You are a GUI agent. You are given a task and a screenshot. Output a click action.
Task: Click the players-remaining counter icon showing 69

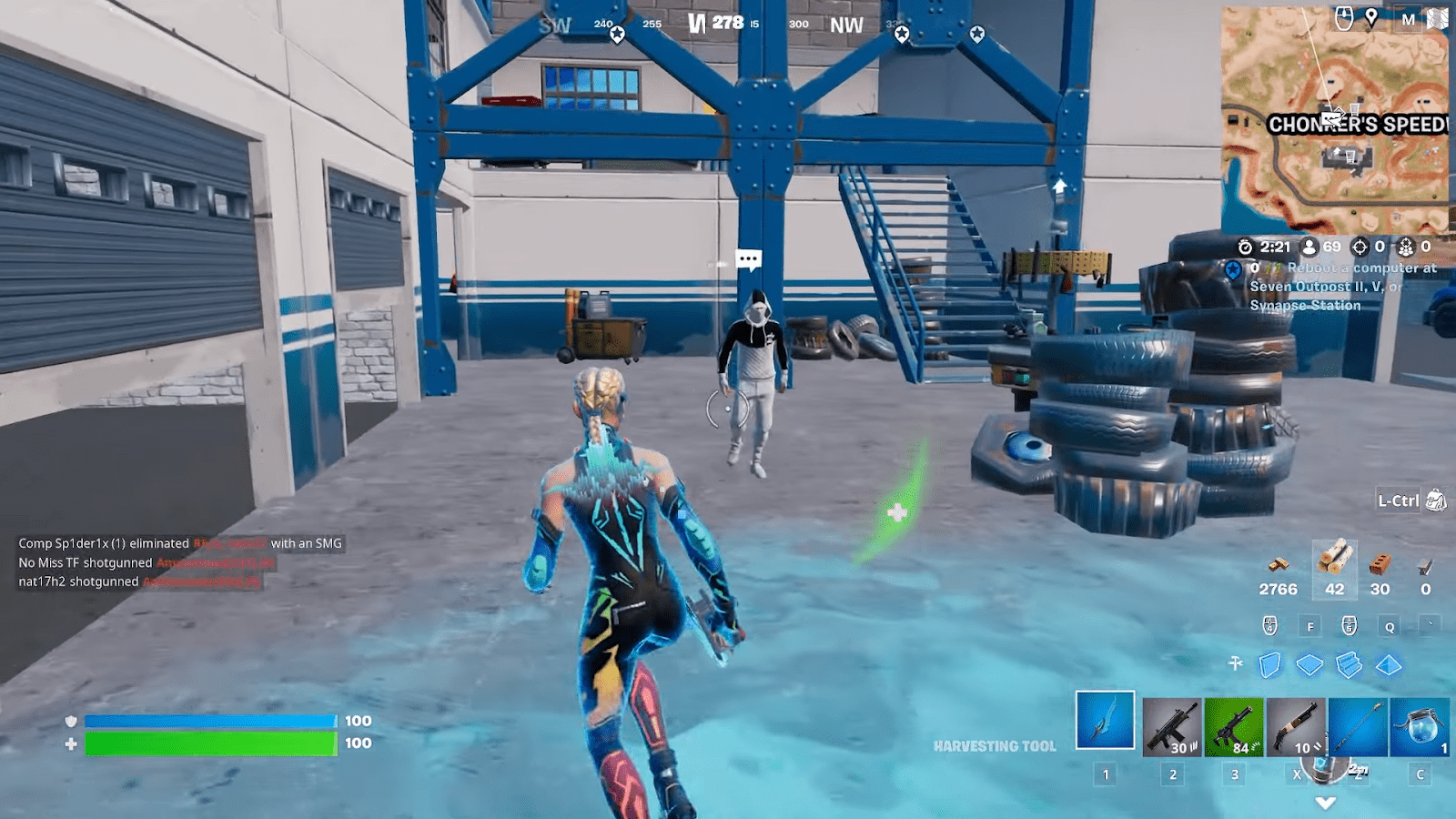coord(1310,248)
